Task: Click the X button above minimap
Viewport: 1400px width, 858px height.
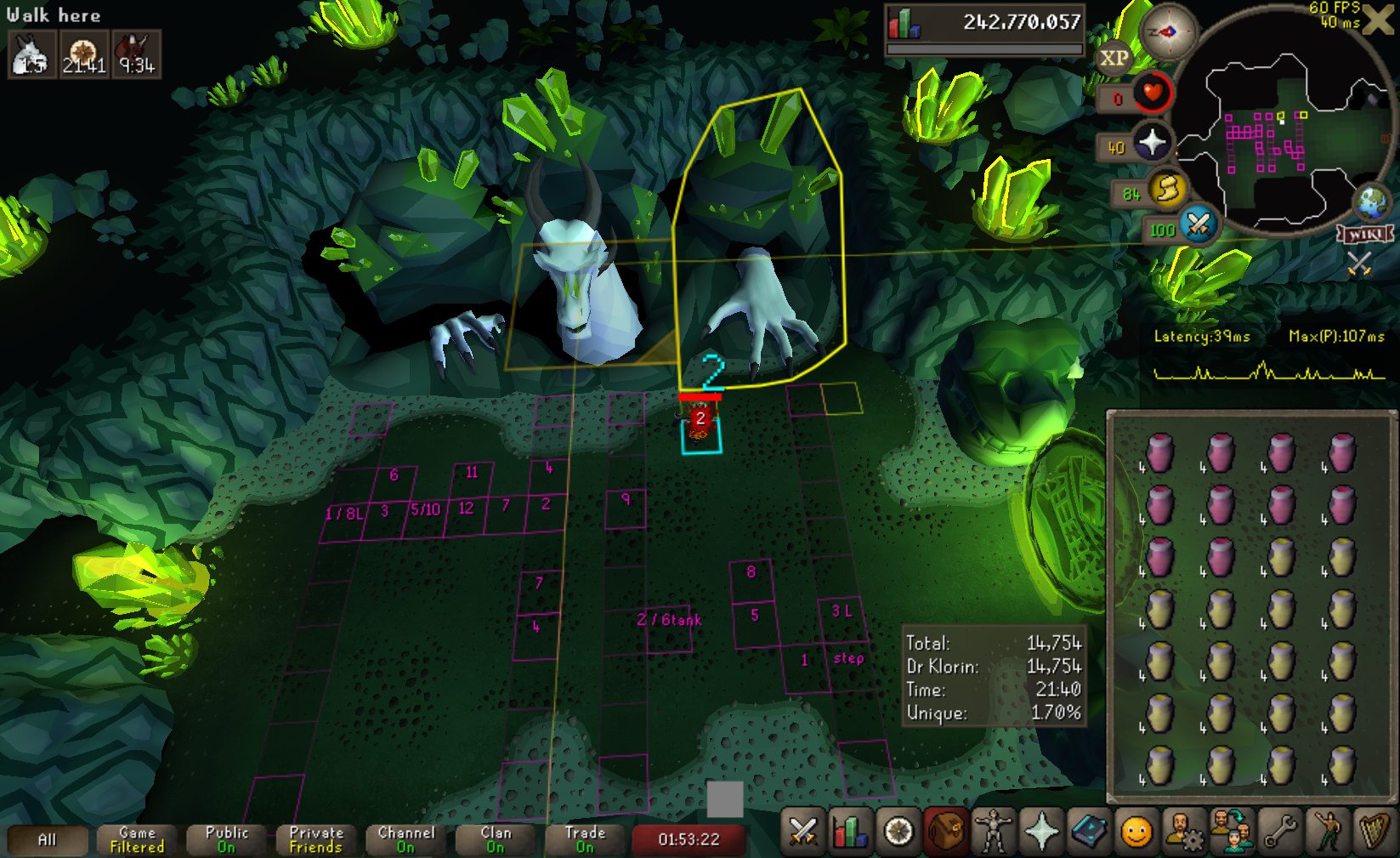Action: coord(1377,20)
